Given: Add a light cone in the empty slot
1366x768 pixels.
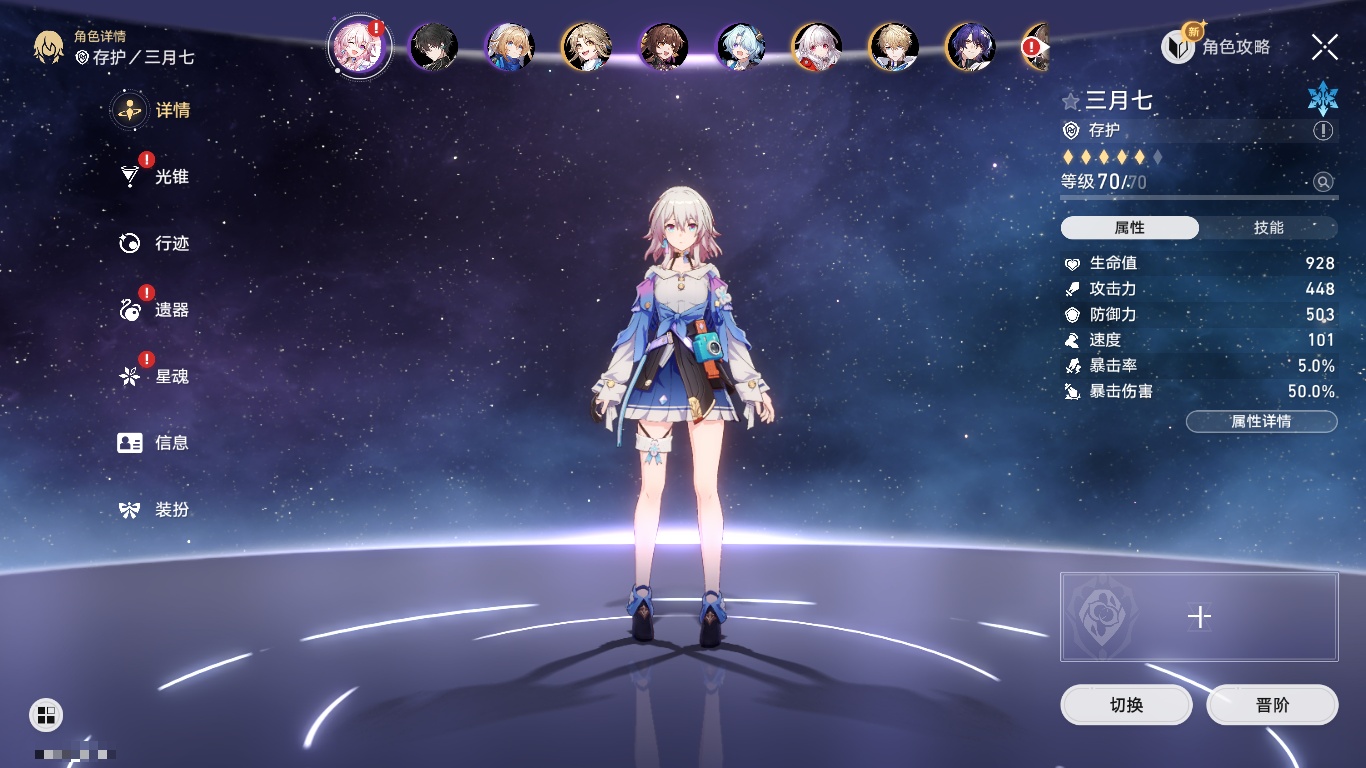Looking at the screenshot, I should (x=1199, y=617).
